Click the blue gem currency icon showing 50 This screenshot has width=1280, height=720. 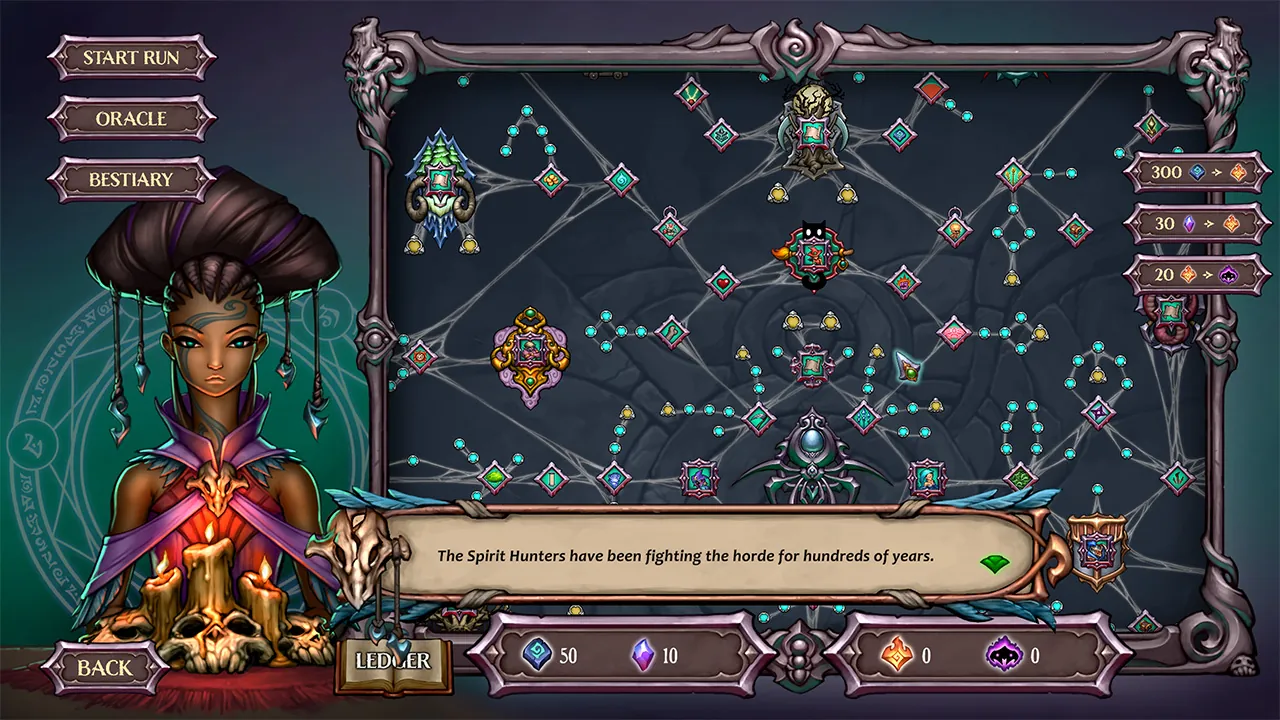(537, 656)
